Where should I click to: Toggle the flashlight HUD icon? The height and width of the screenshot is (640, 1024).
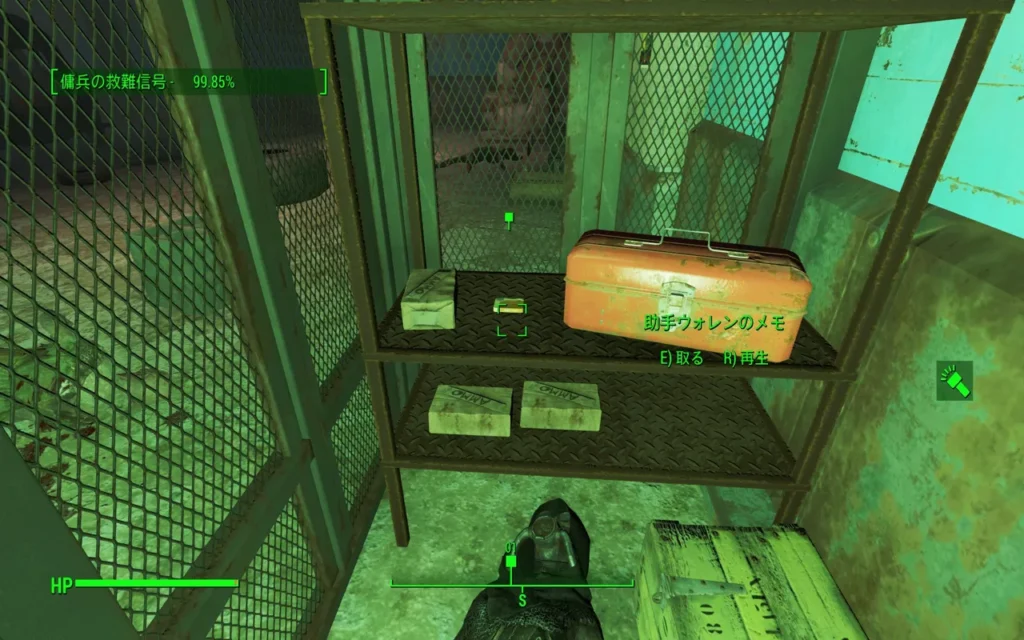[953, 381]
